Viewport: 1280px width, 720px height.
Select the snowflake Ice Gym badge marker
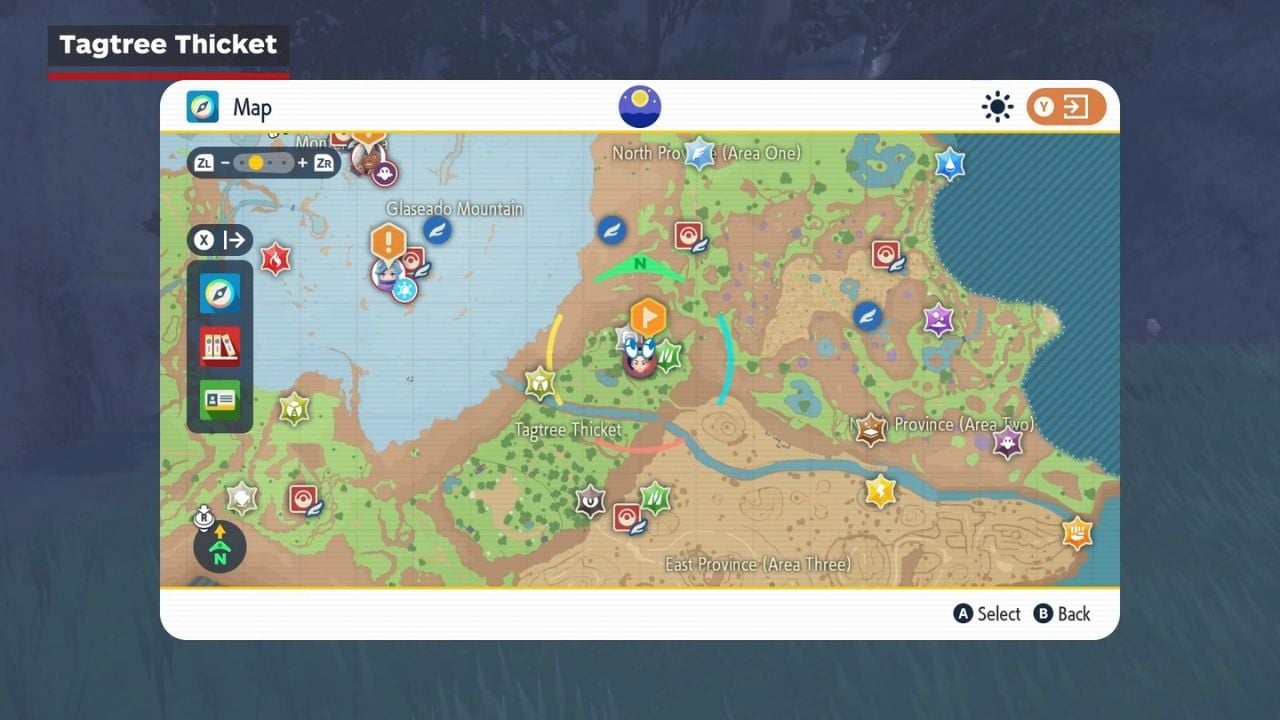[404, 290]
